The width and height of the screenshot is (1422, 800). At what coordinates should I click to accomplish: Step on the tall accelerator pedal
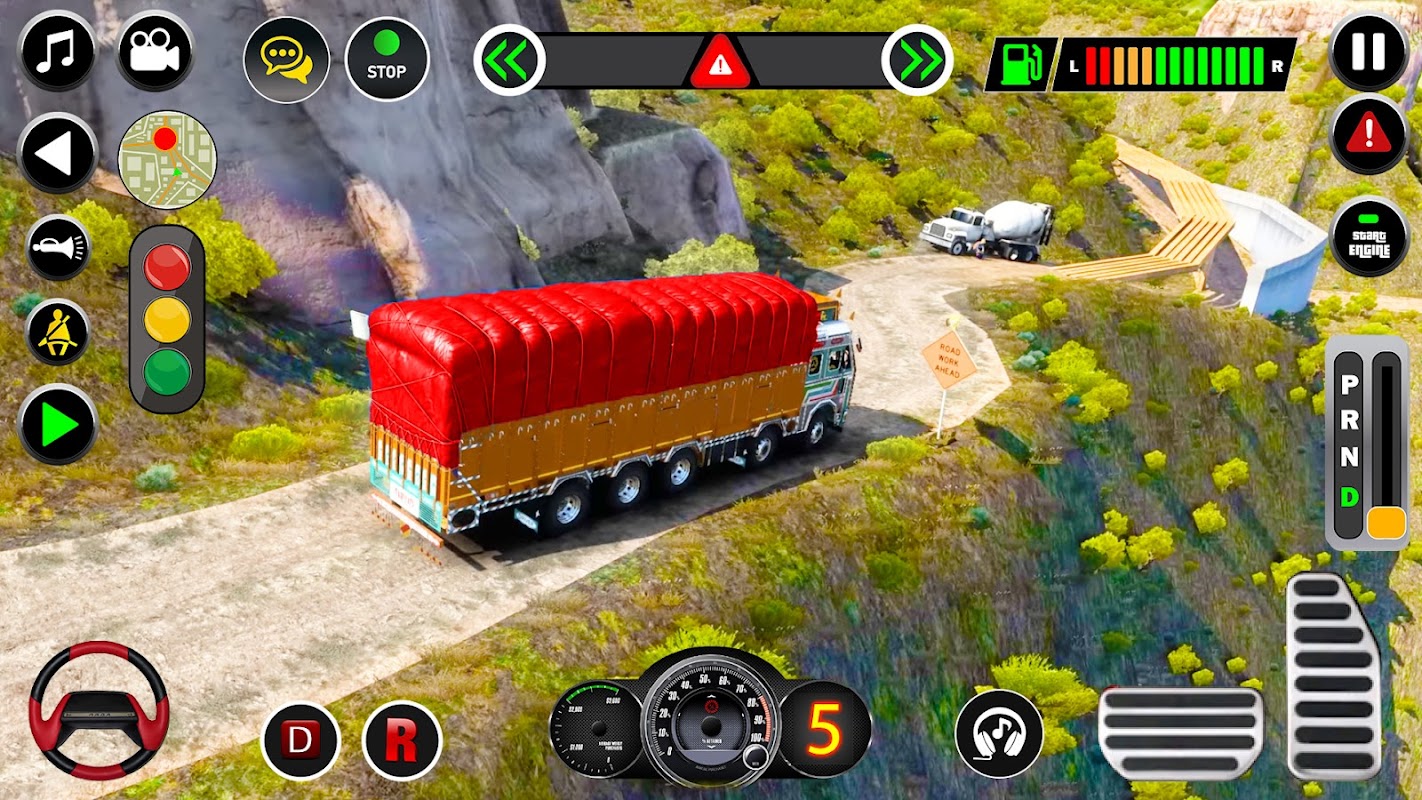click(x=1334, y=676)
